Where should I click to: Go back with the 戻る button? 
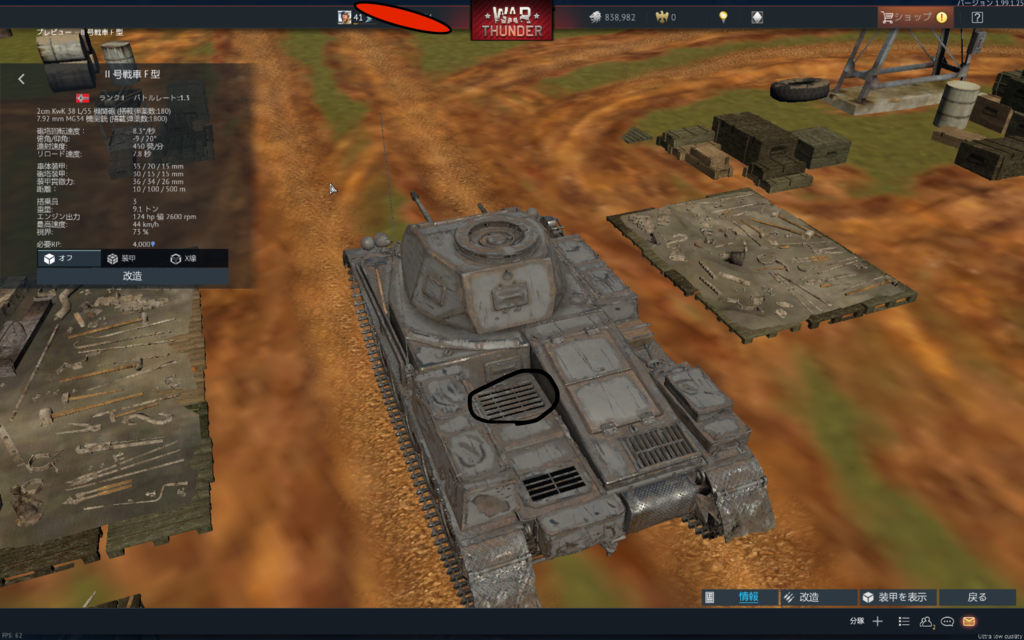tap(977, 597)
